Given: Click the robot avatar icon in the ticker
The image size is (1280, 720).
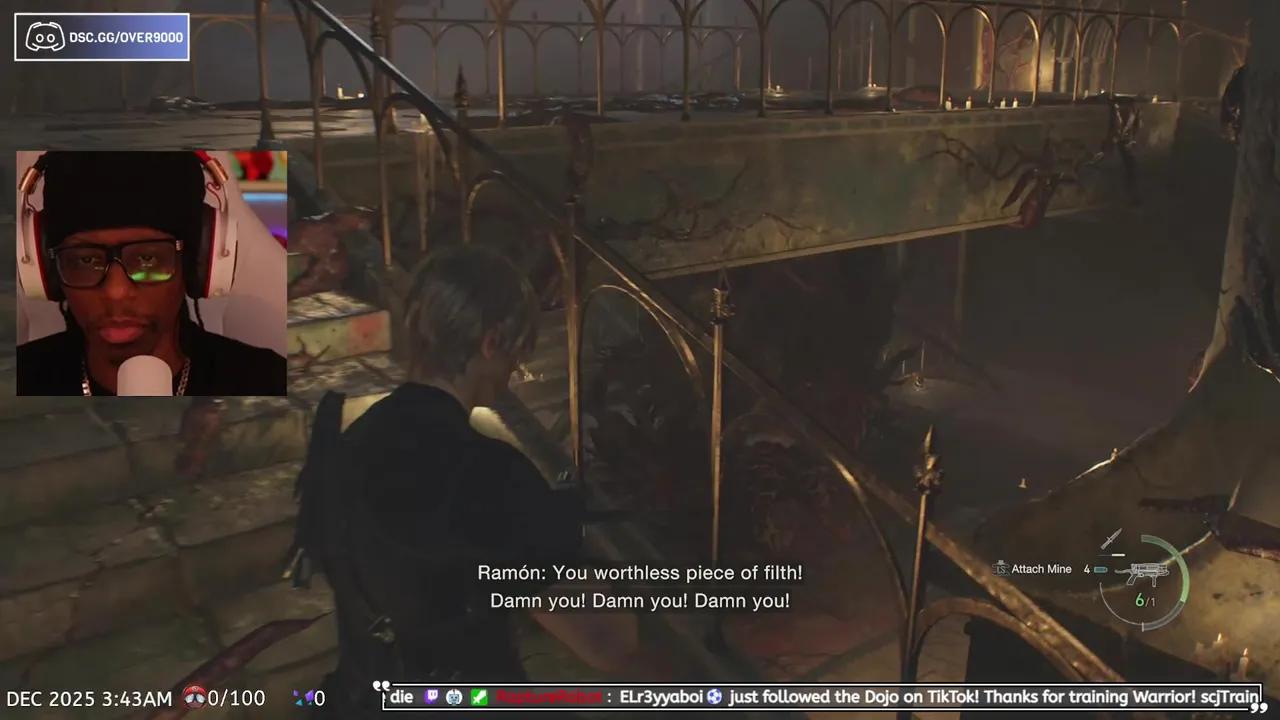Looking at the screenshot, I should (454, 697).
